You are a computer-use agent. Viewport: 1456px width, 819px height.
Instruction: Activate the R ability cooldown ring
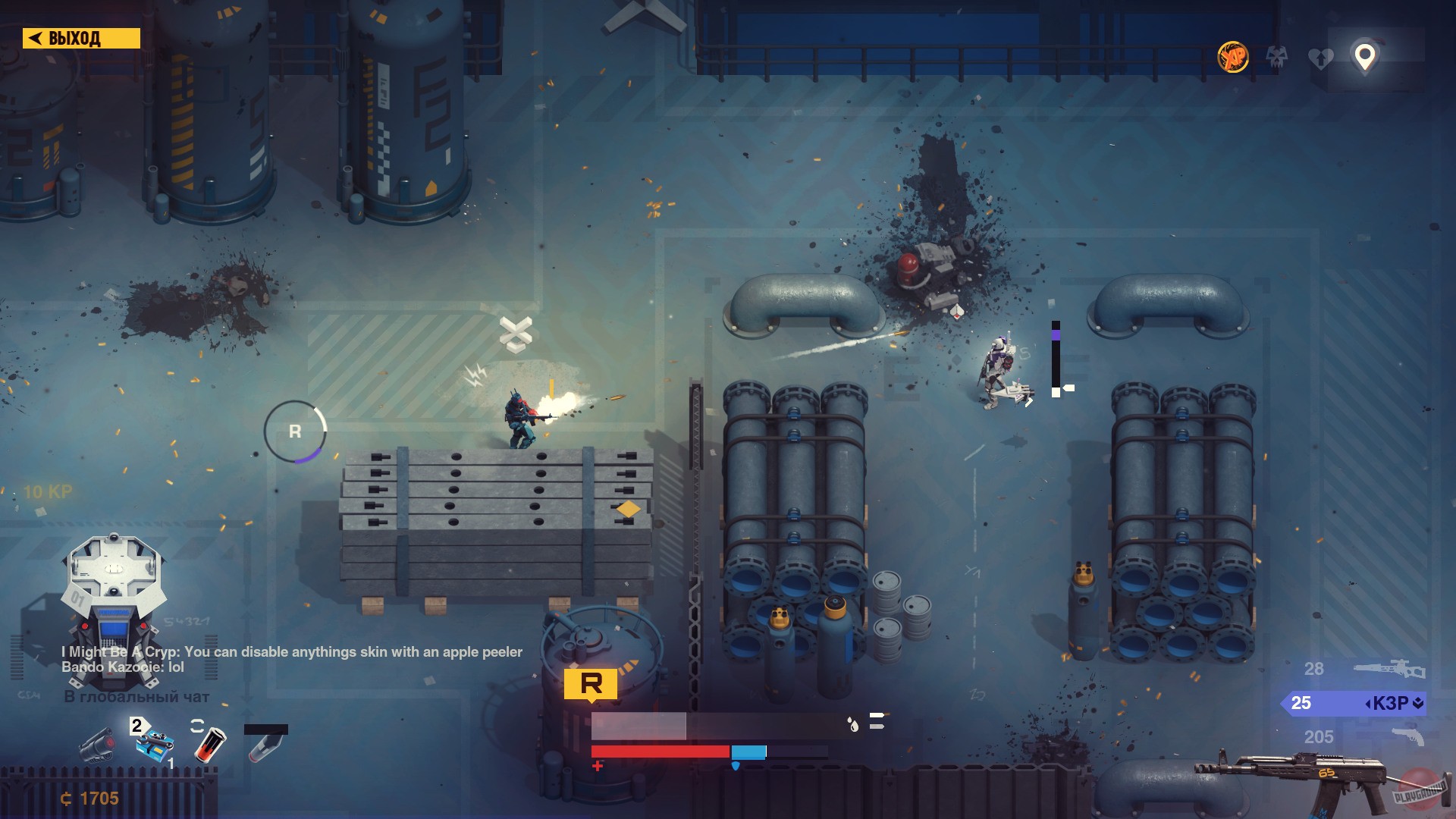294,432
